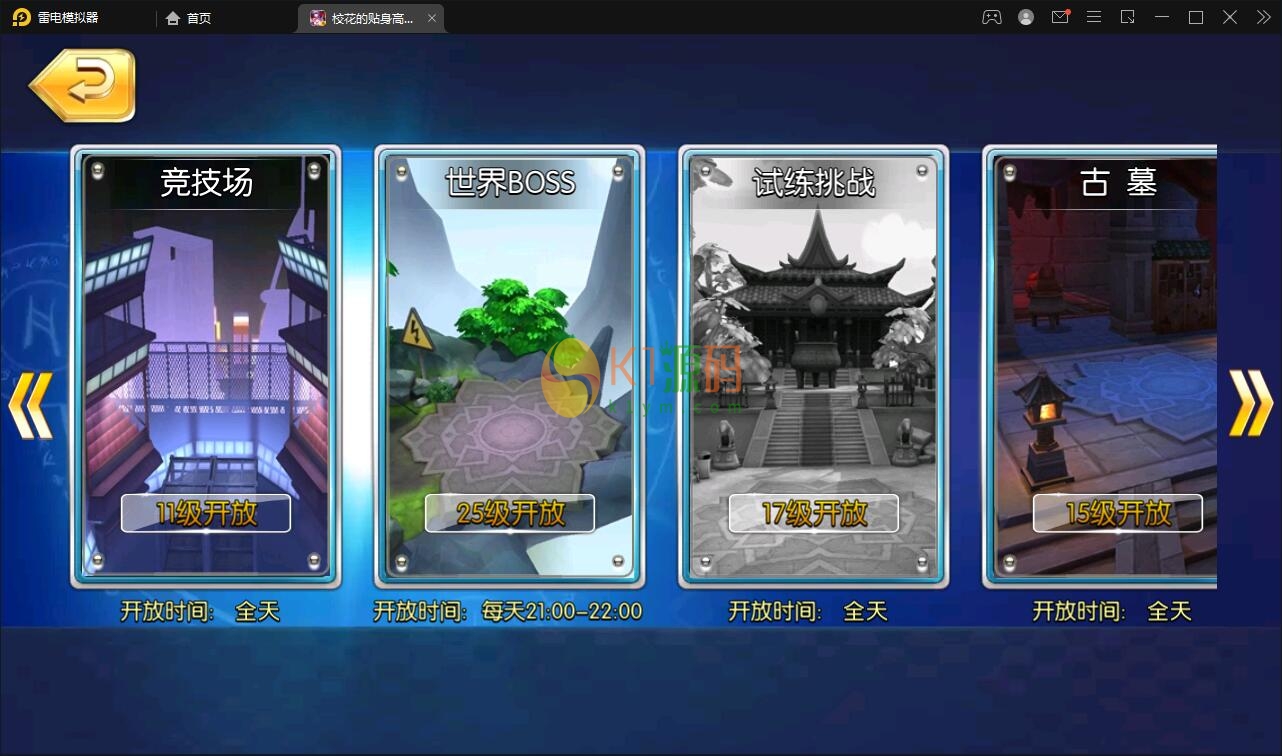Choose the 试练挑战 trial card

814,350
